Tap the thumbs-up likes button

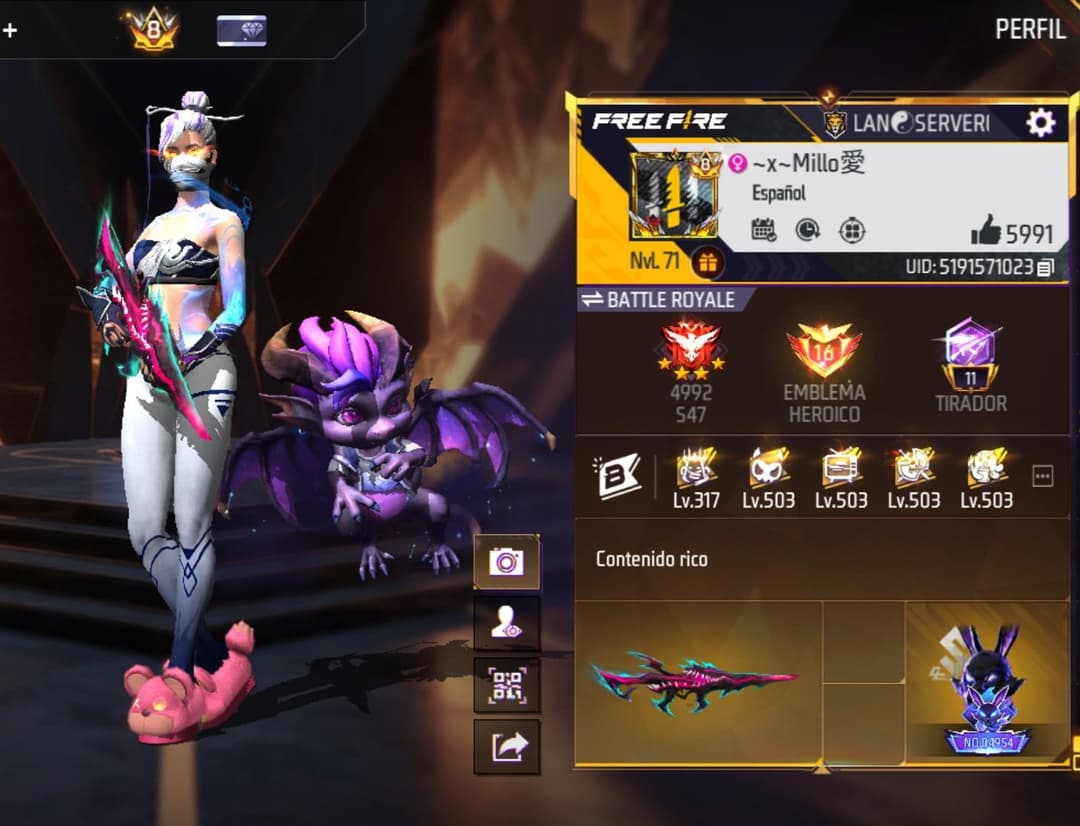(986, 232)
